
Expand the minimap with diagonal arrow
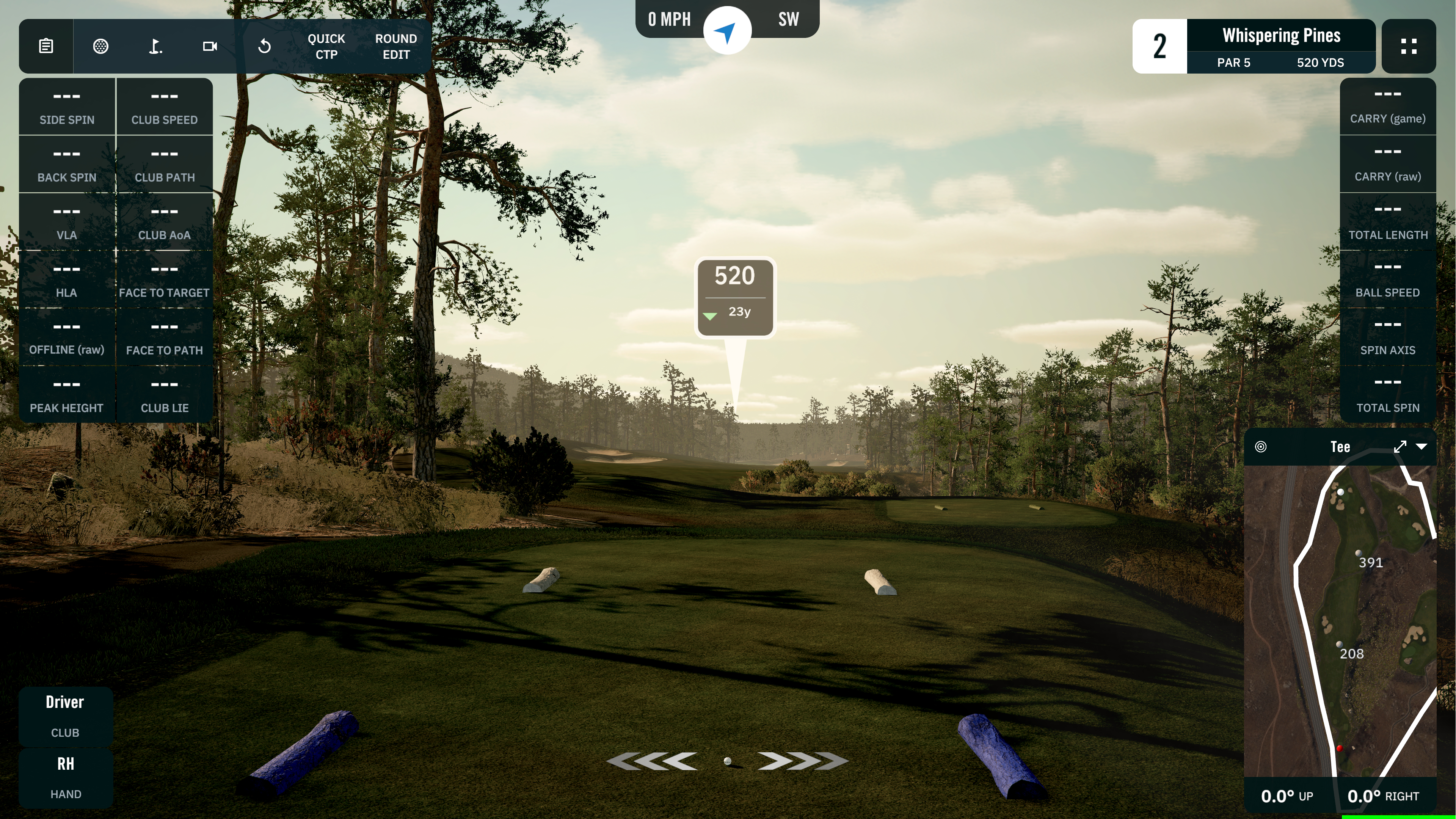1400,447
